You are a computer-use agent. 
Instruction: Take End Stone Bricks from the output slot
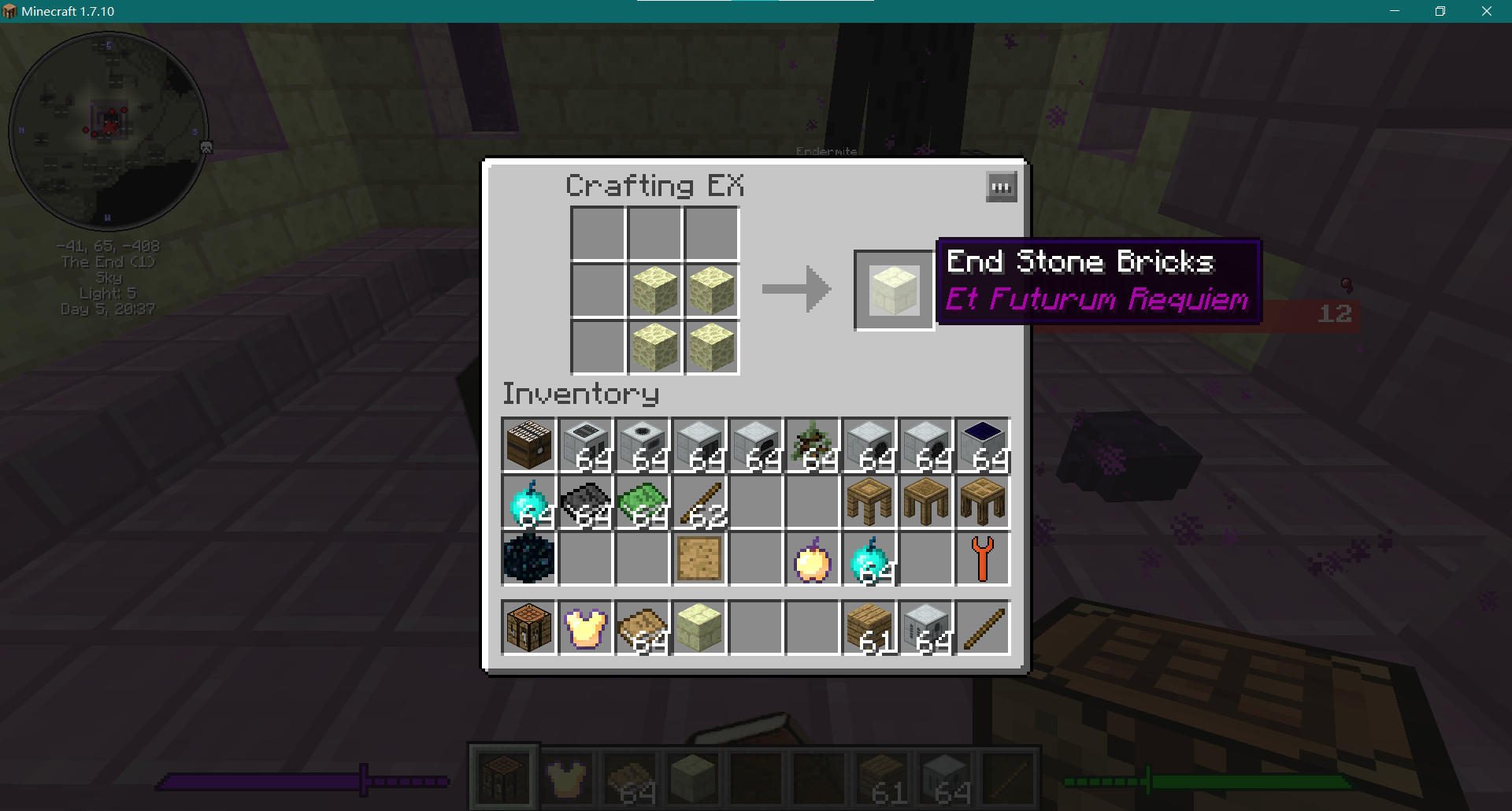point(893,290)
